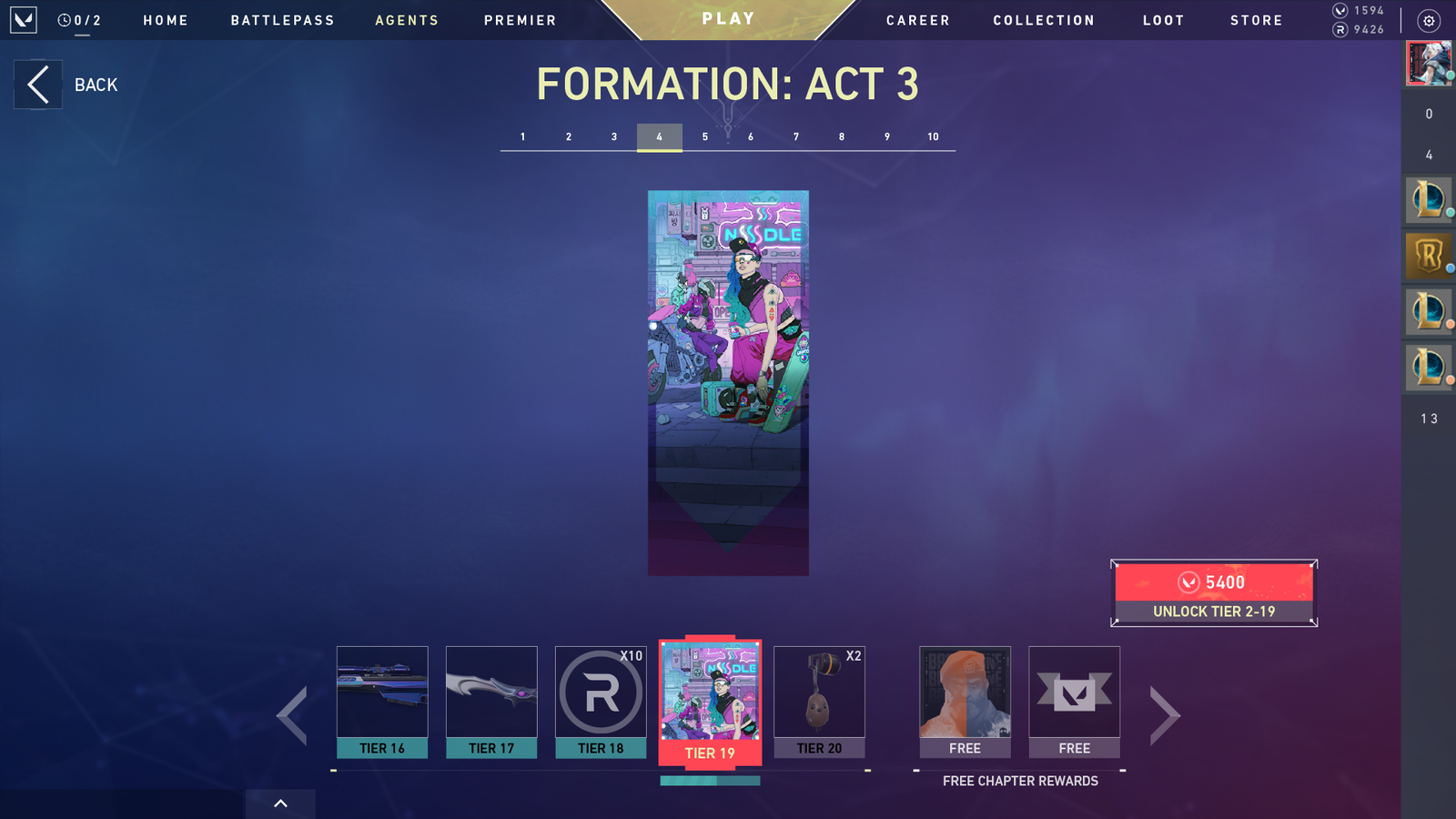Click the topmost League crest icon in sidebar
Image resolution: width=1456 pixels, height=819 pixels.
[1428, 200]
